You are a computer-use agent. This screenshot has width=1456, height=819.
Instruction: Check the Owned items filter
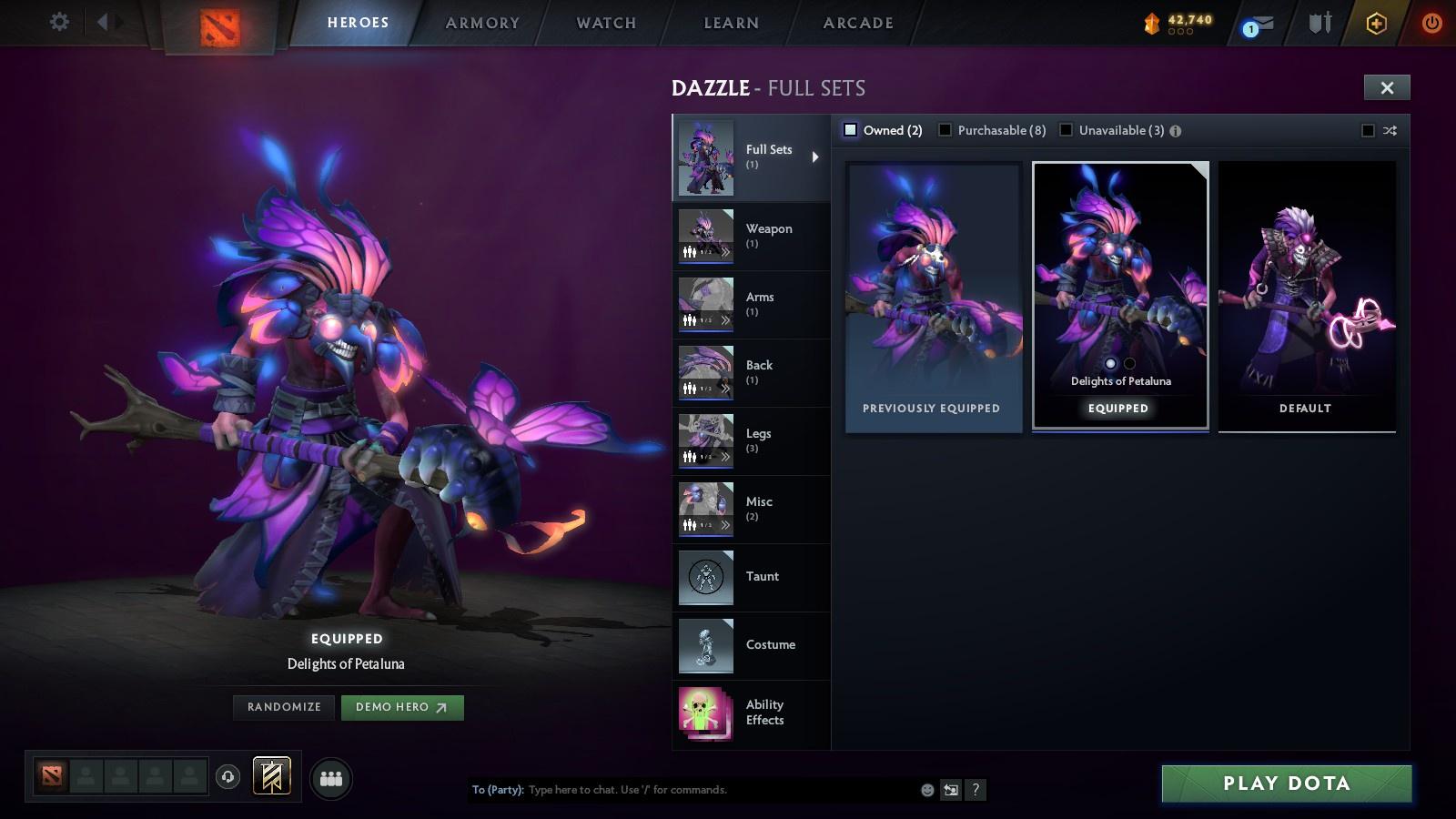pos(852,130)
